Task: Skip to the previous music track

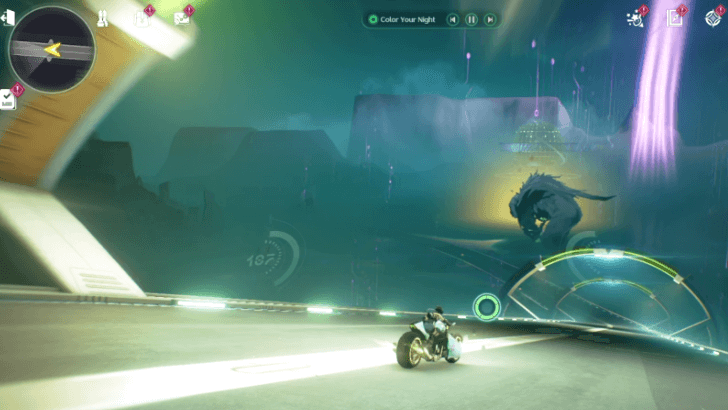Action: tap(453, 19)
